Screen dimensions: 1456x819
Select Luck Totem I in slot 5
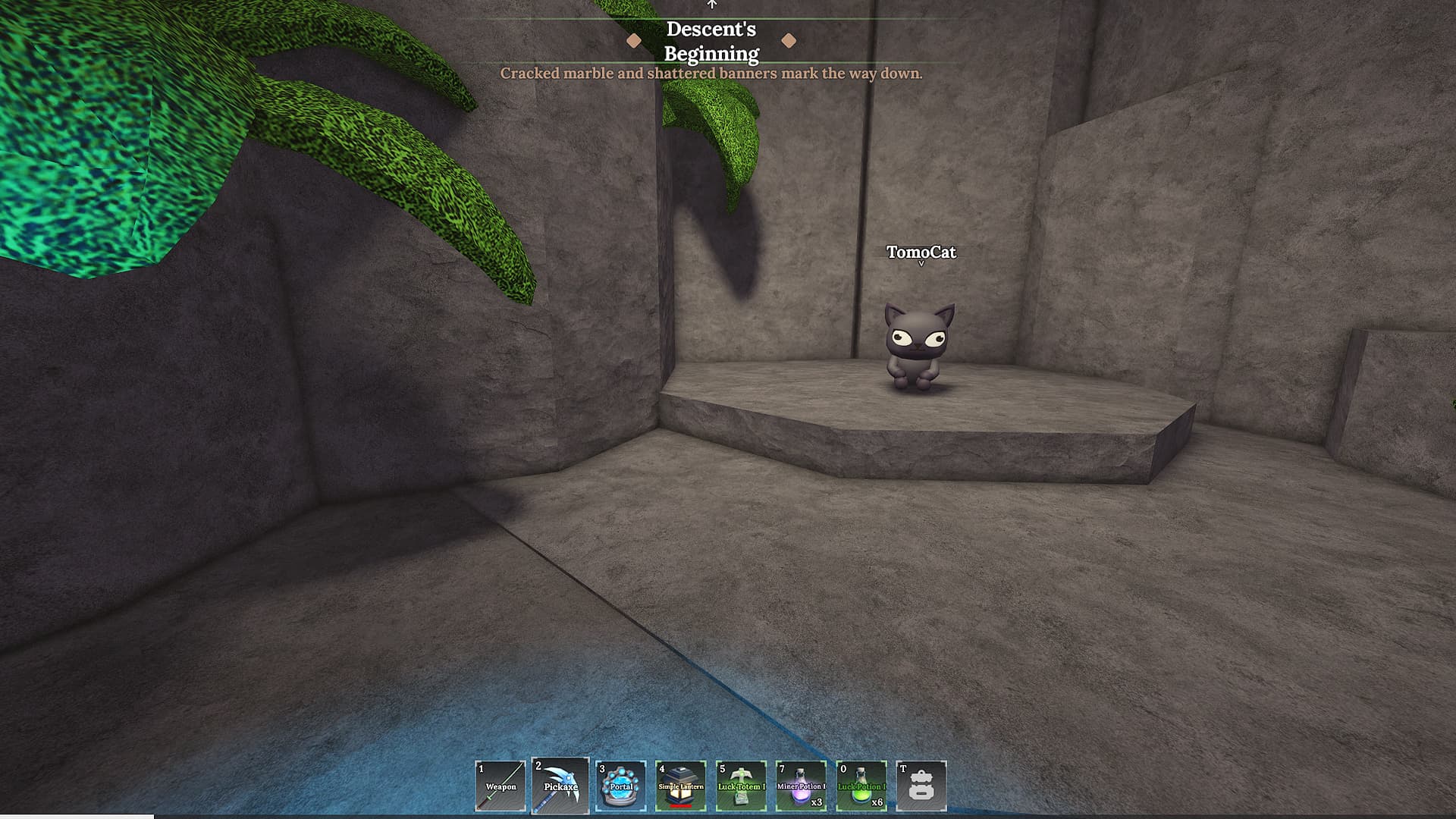coord(740,785)
